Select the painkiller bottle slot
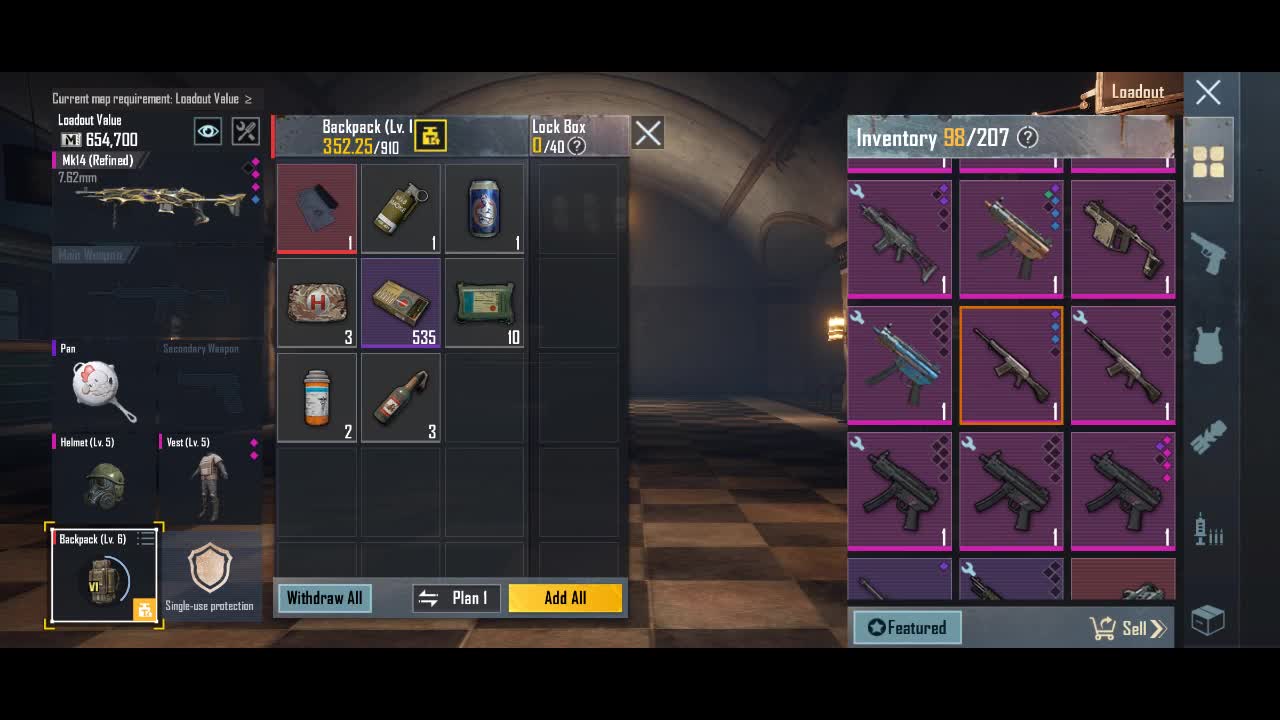The height and width of the screenshot is (720, 1280). [316, 397]
